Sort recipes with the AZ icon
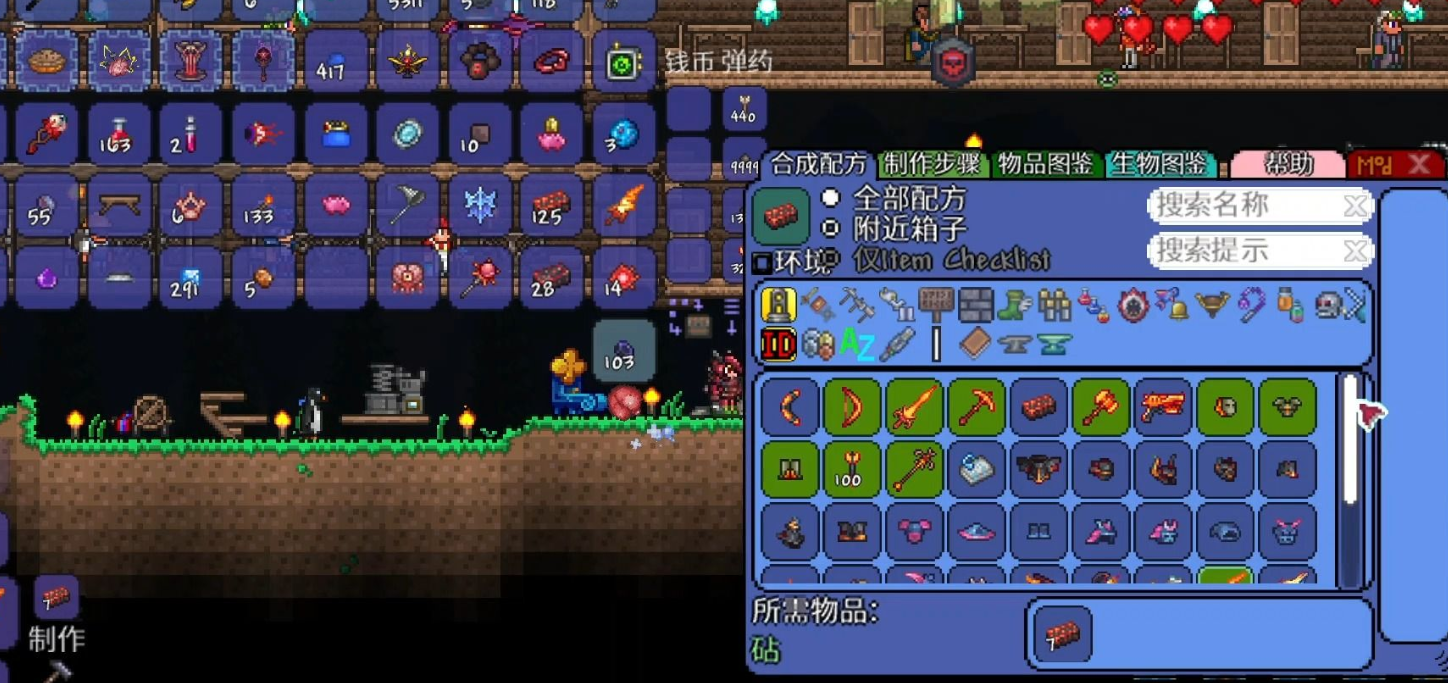The height and width of the screenshot is (683, 1448). pyautogui.click(x=857, y=345)
